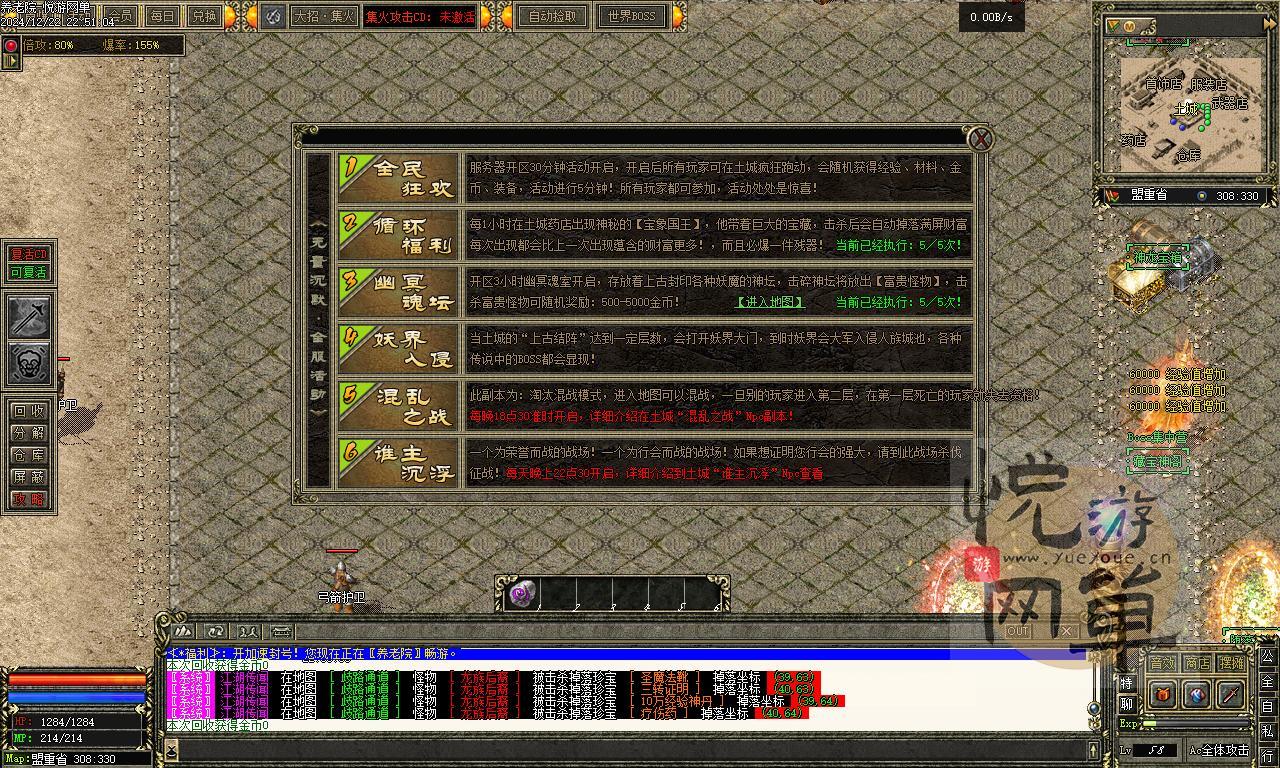Screen dimensions: 1280x768
Task: Open the 会员 membership menu
Action: 120,16
